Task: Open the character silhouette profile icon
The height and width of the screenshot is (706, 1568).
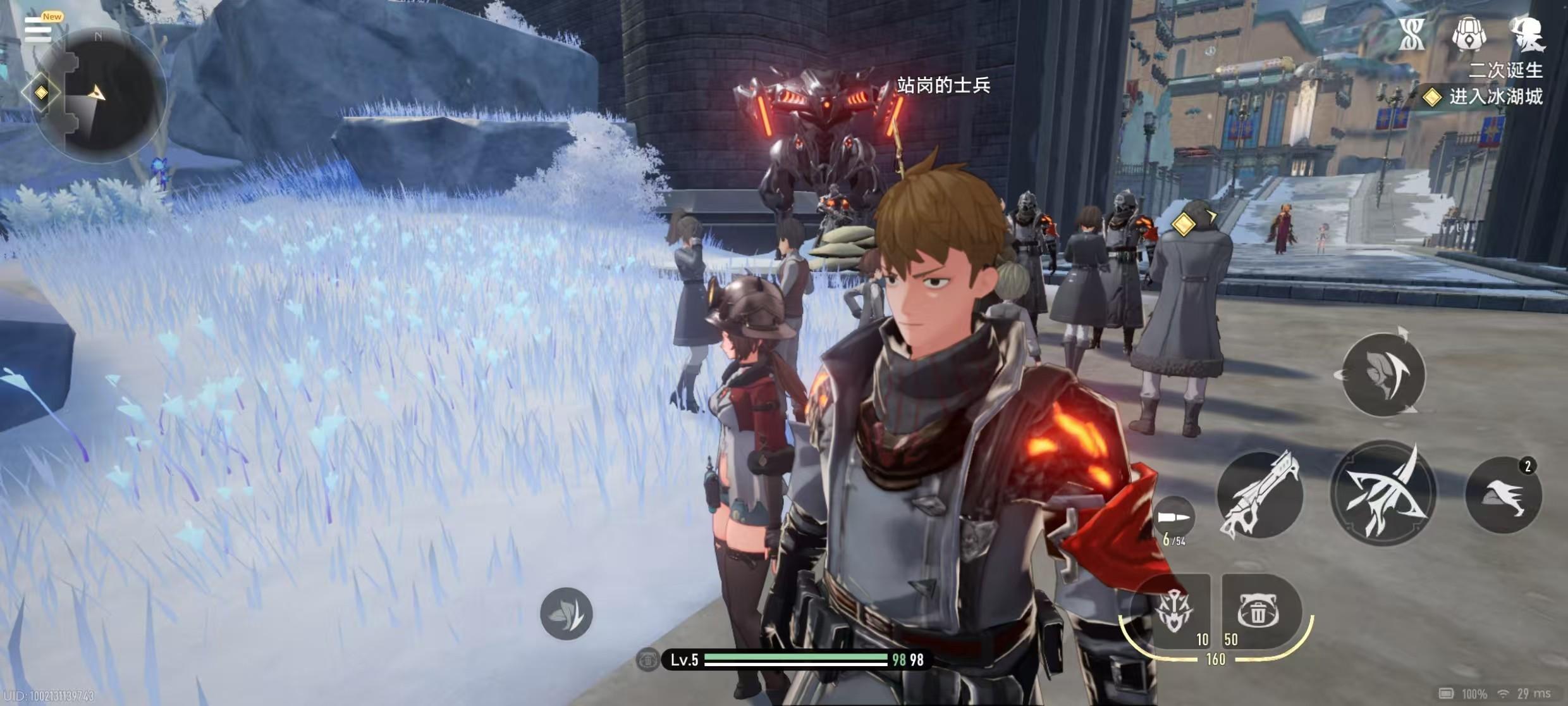Action: click(x=1526, y=34)
